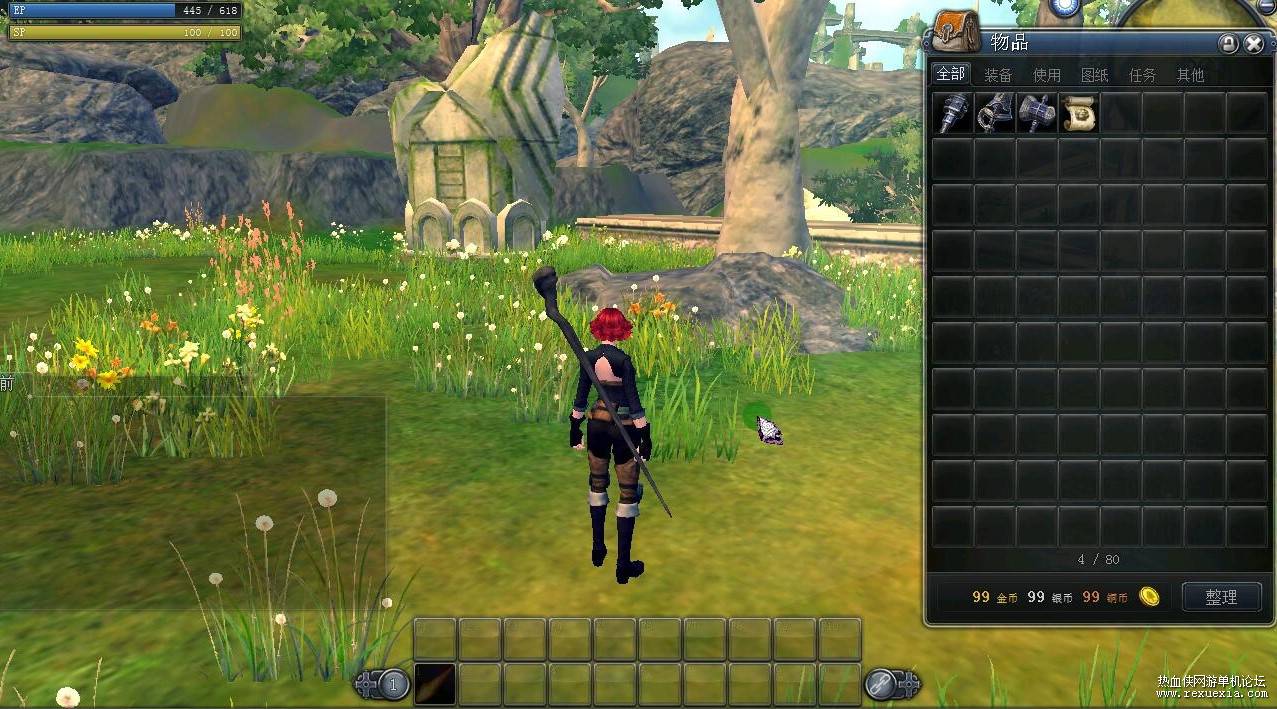Toggle the chain link button beside the hotbar
The width and height of the screenshot is (1277, 709).
(881, 684)
